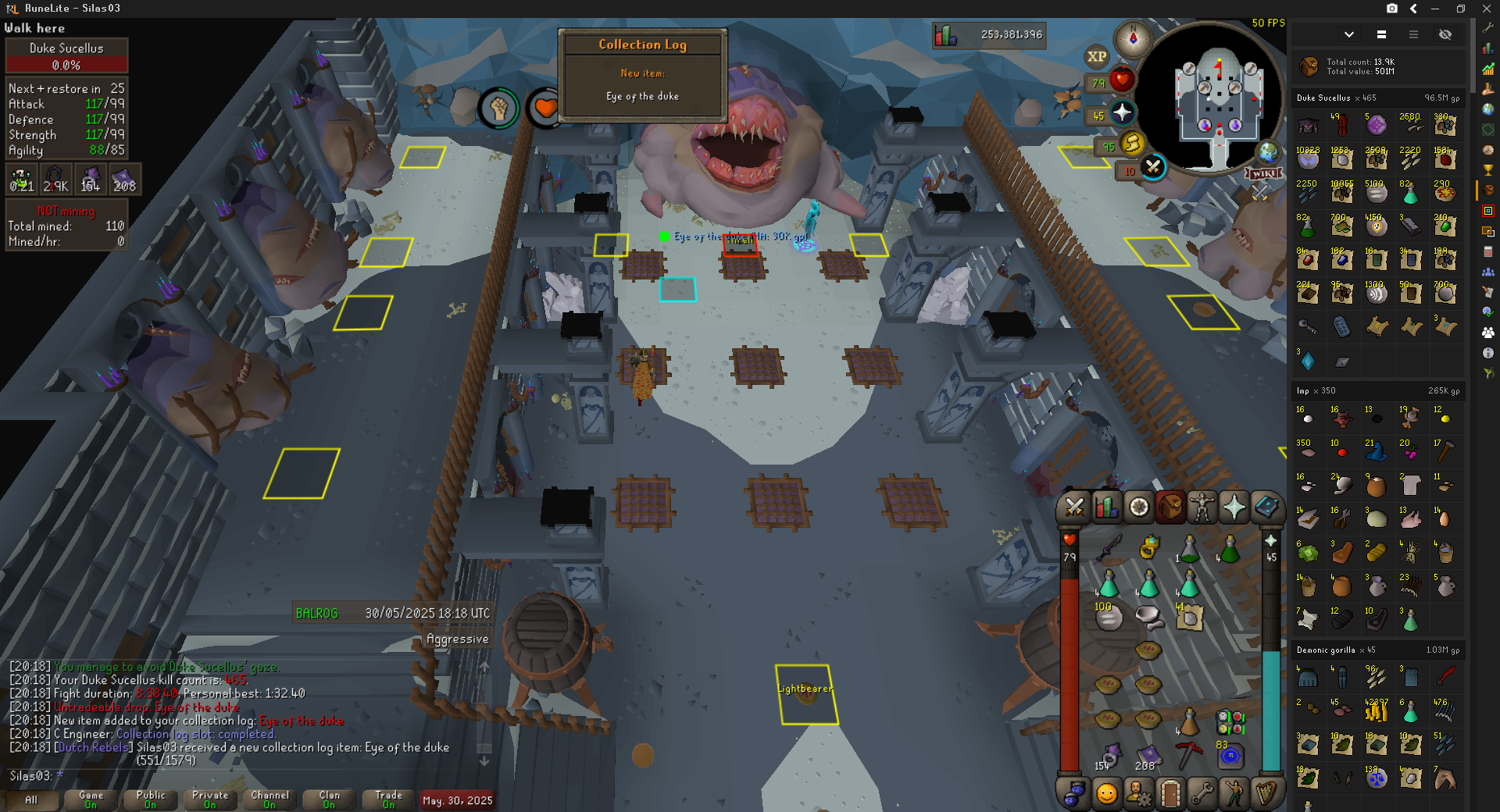Click the Wiki lookup banner
The image size is (1500, 812).
point(1263,173)
